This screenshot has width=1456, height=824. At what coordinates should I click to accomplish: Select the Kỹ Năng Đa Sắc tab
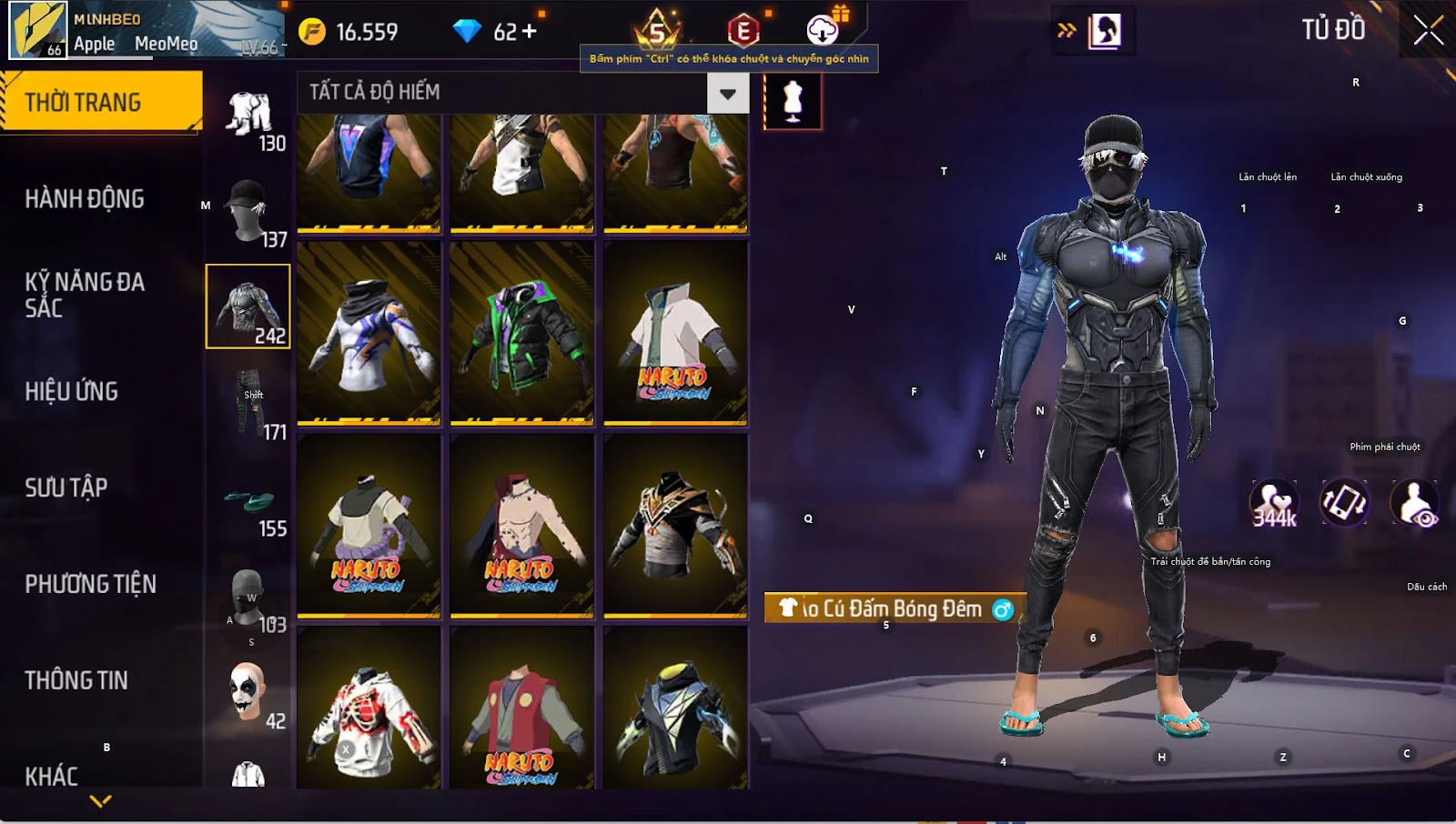click(x=85, y=294)
